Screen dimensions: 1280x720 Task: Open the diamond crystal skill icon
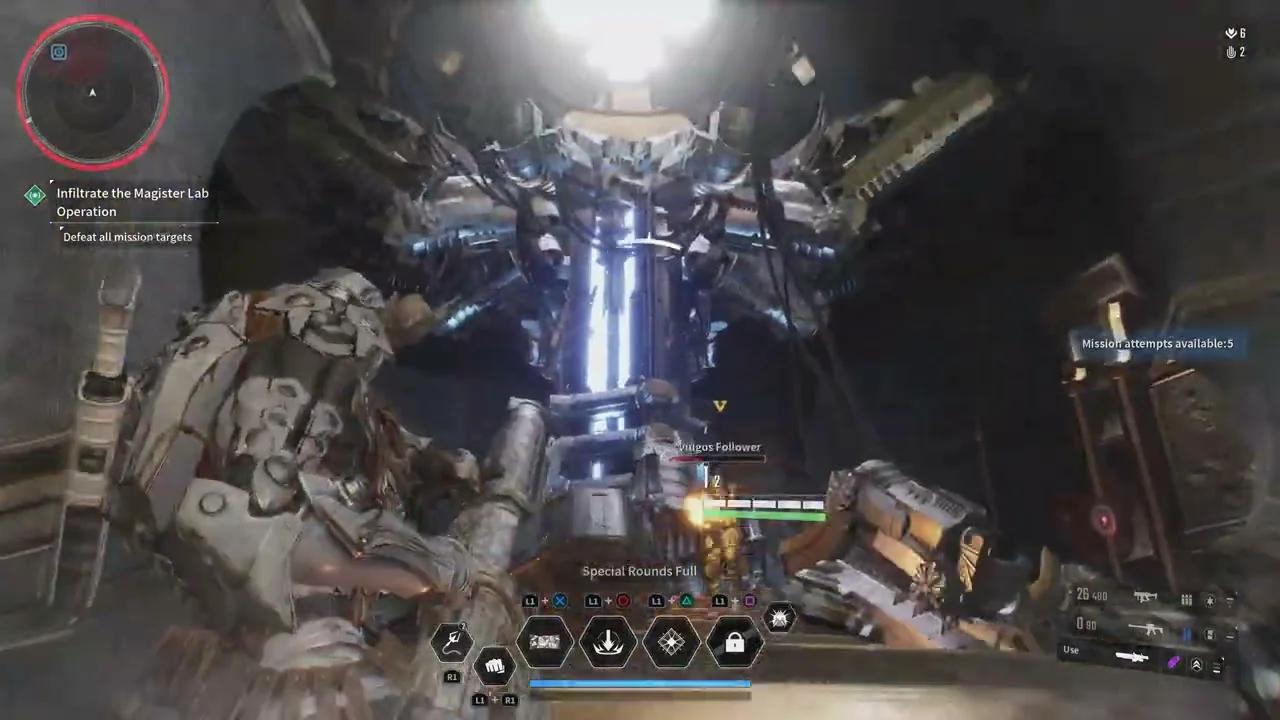[x=671, y=642]
